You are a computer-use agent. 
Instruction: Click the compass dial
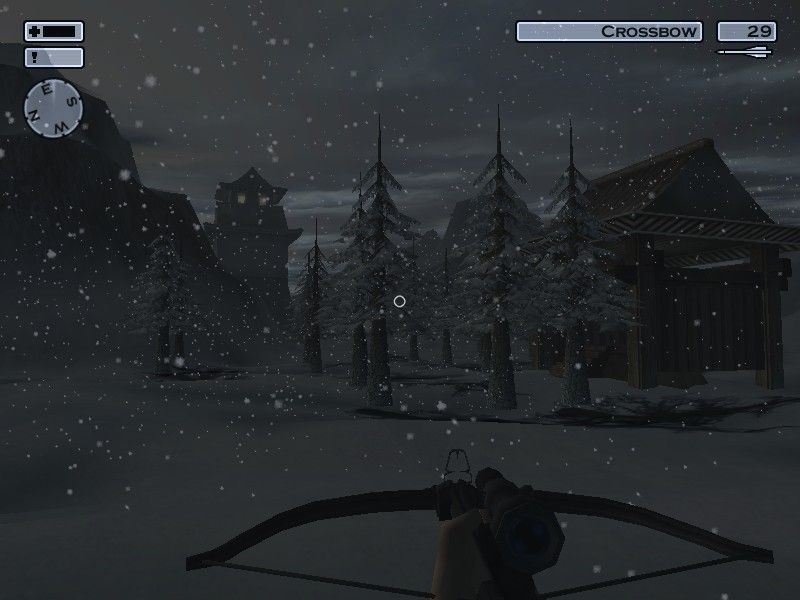click(54, 108)
